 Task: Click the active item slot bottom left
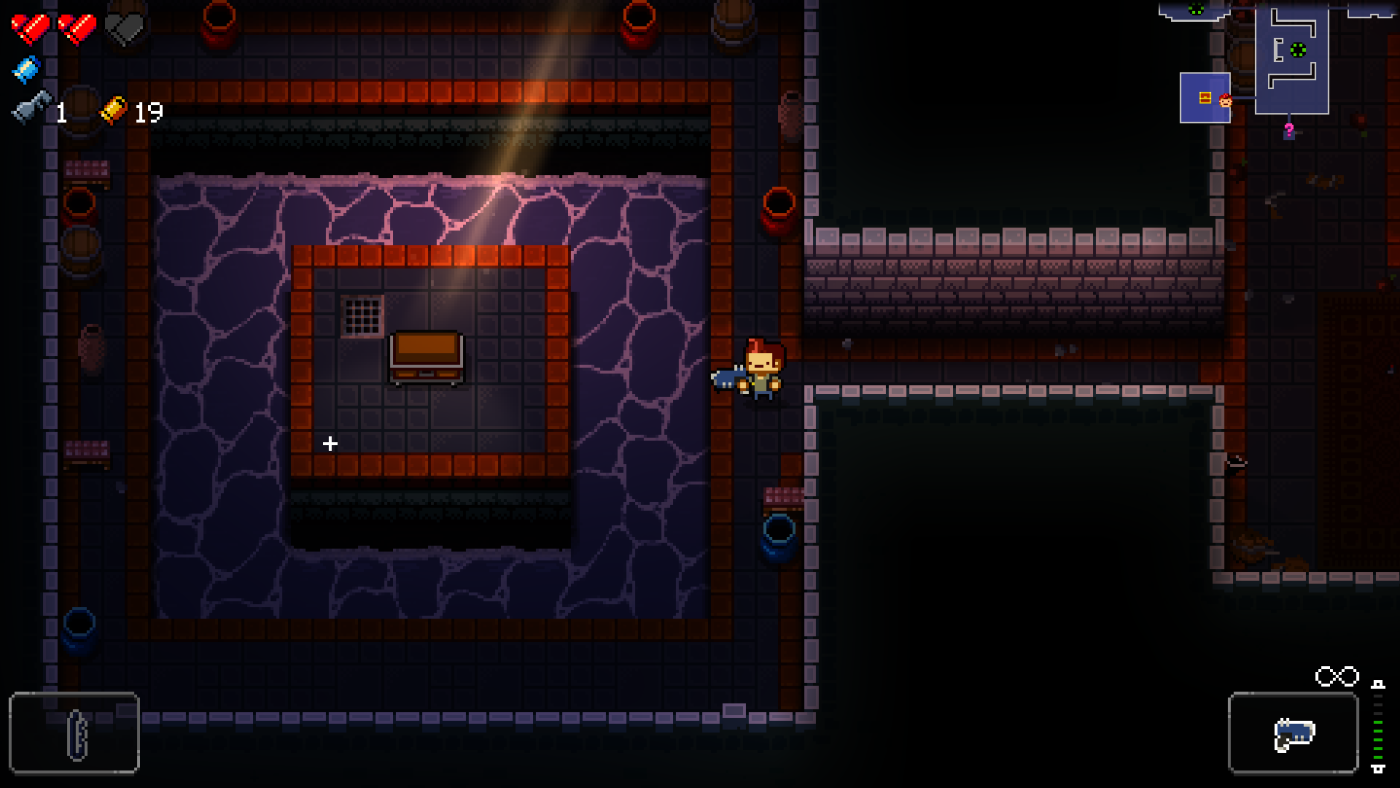pyautogui.click(x=75, y=735)
